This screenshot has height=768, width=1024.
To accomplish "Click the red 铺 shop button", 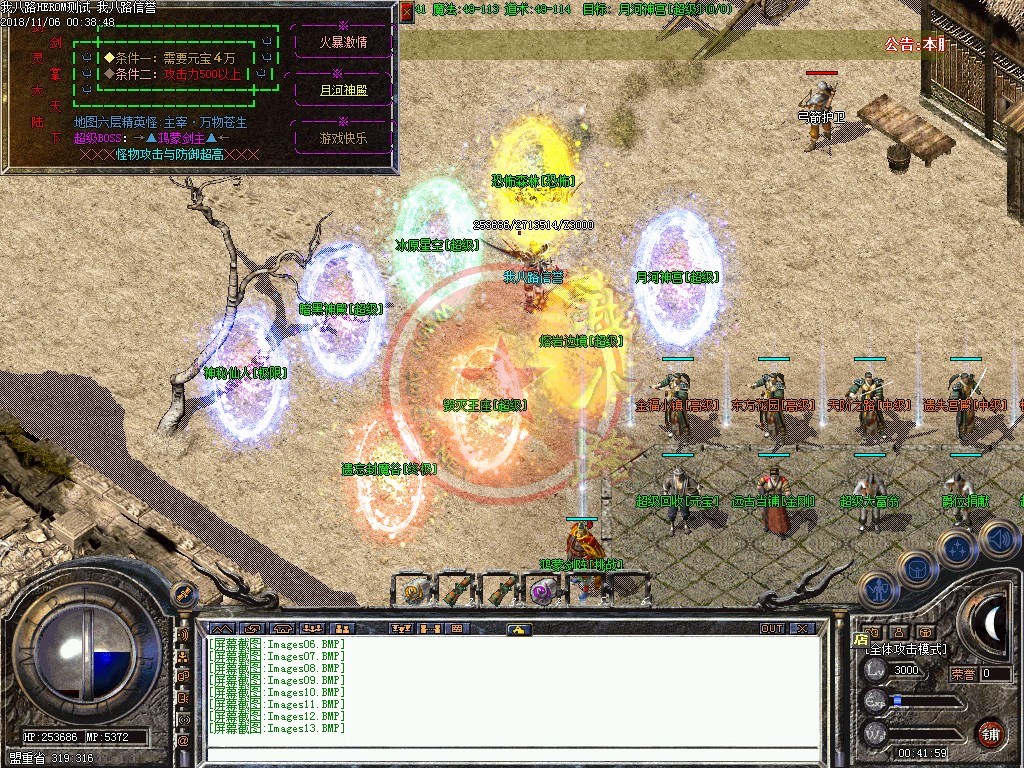I will (x=991, y=732).
